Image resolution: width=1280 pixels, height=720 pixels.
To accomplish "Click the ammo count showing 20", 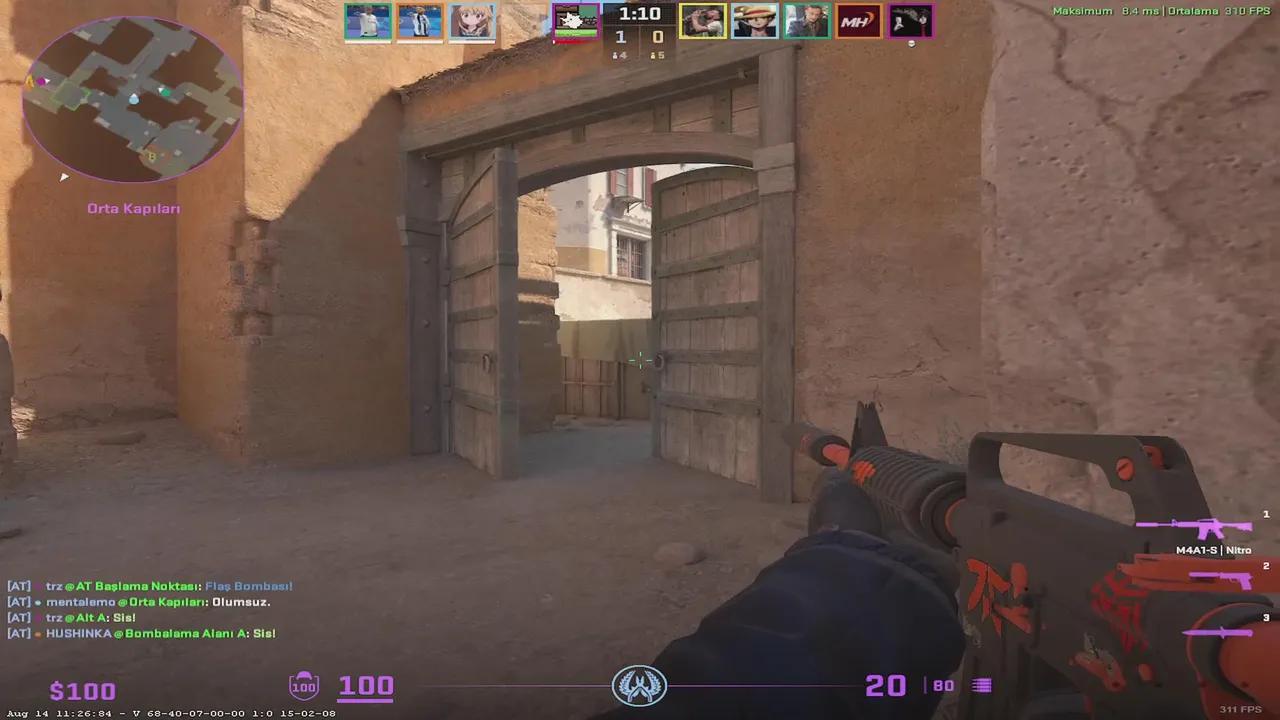I will click(884, 685).
